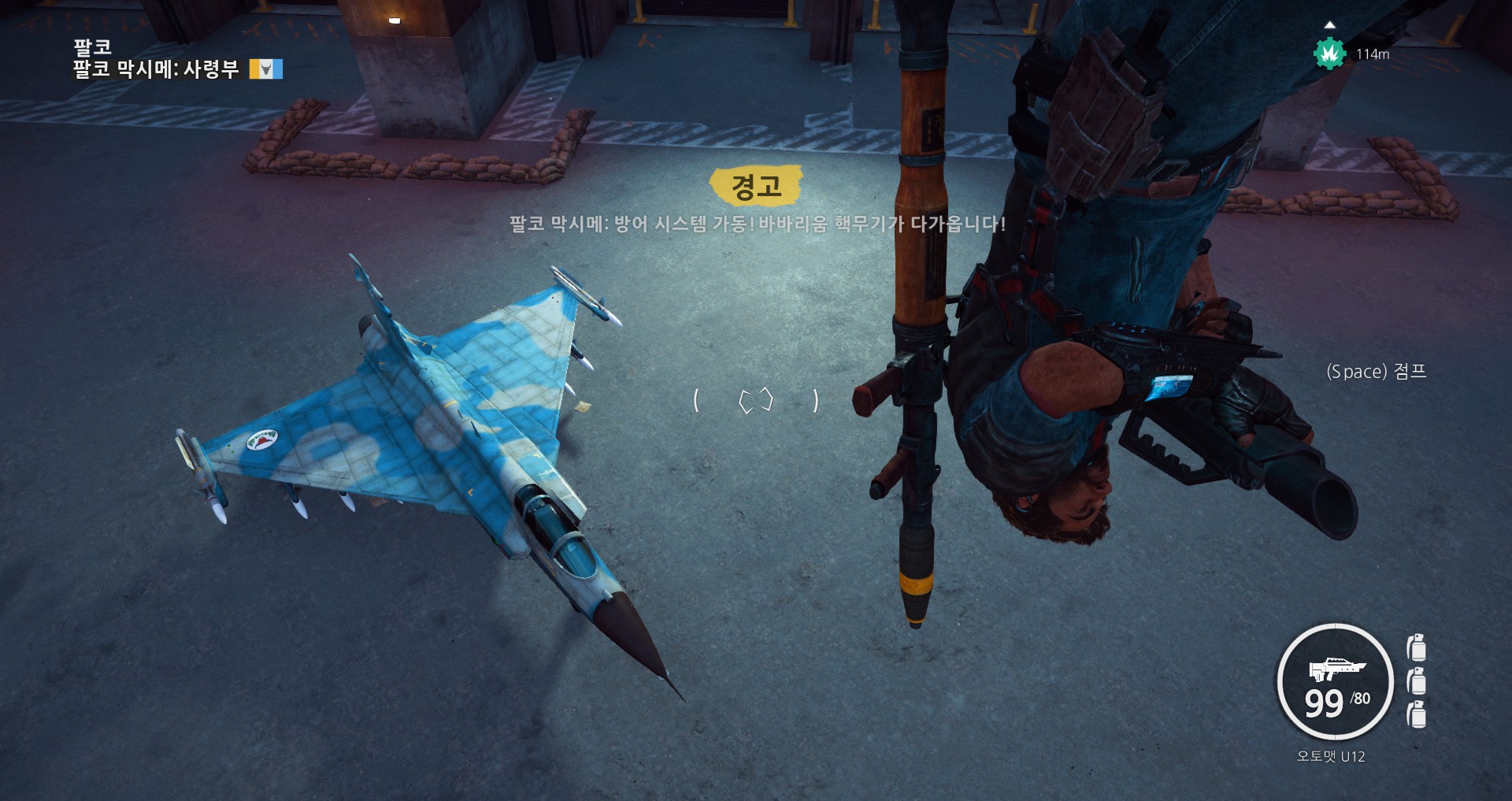
Task: Select the 오토맷 U12 weapon circle
Action: coord(1335,682)
